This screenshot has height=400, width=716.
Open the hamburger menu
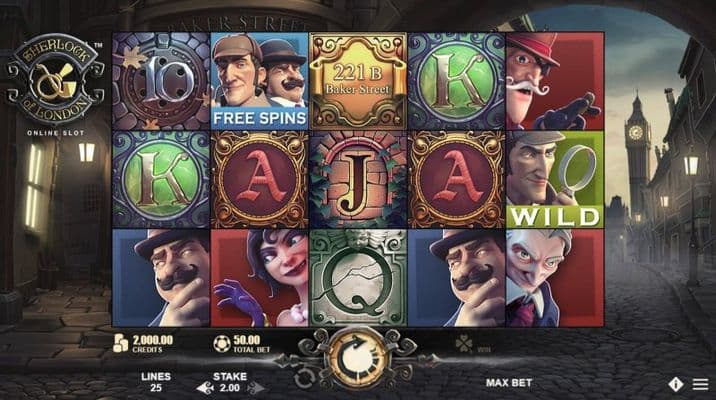[700, 384]
